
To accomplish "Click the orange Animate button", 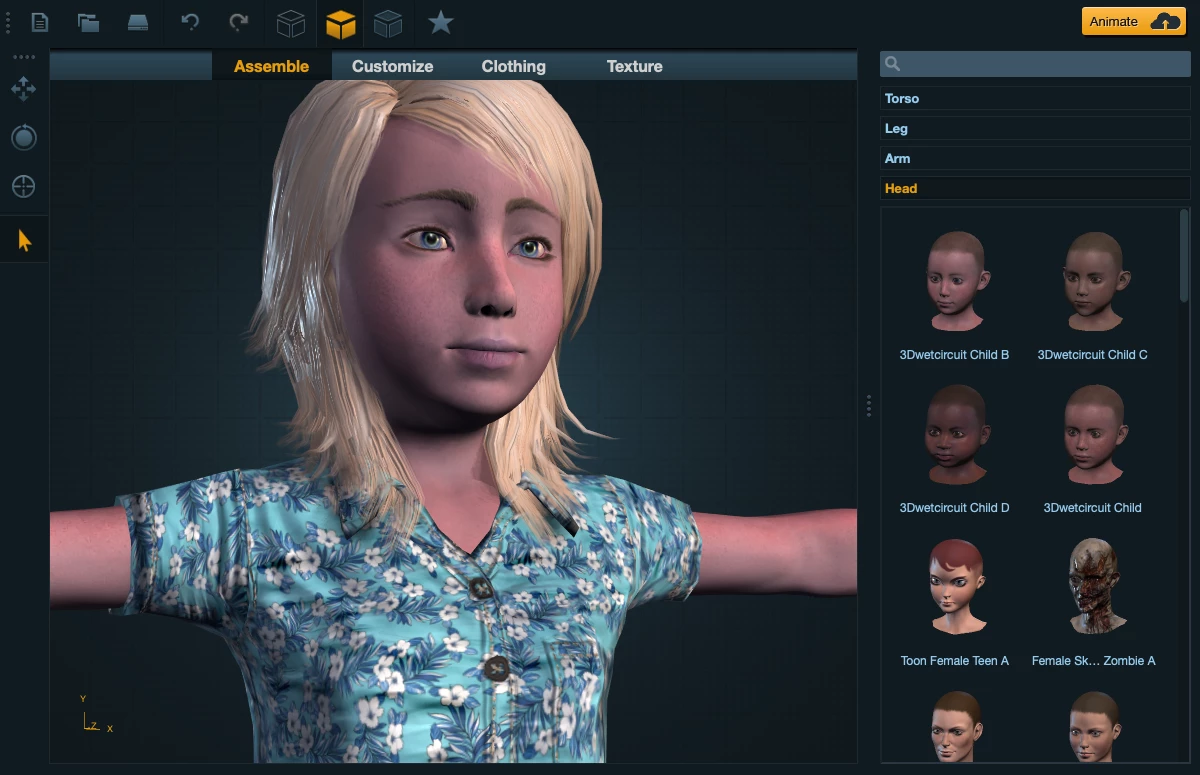I will point(1133,21).
